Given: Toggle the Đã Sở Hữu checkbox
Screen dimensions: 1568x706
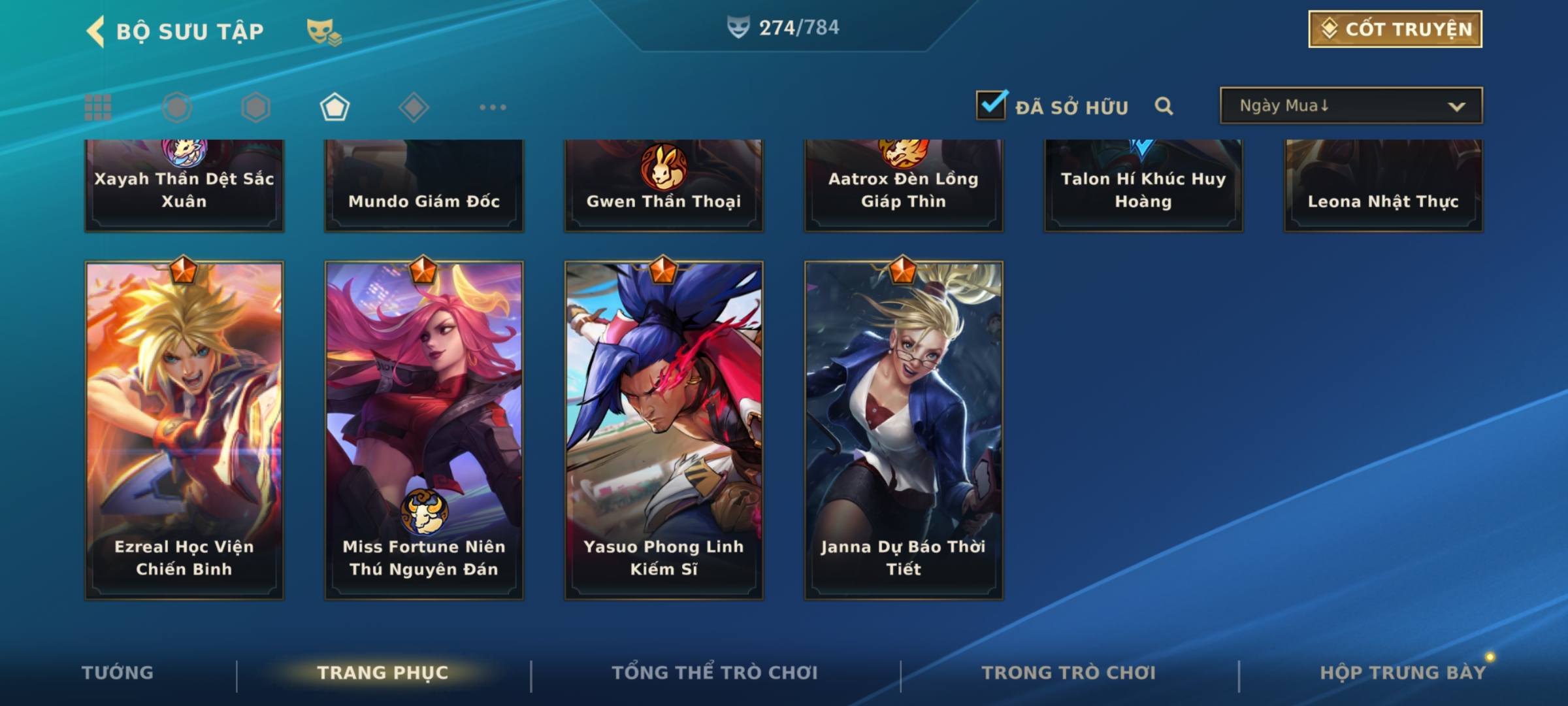Looking at the screenshot, I should (x=991, y=105).
